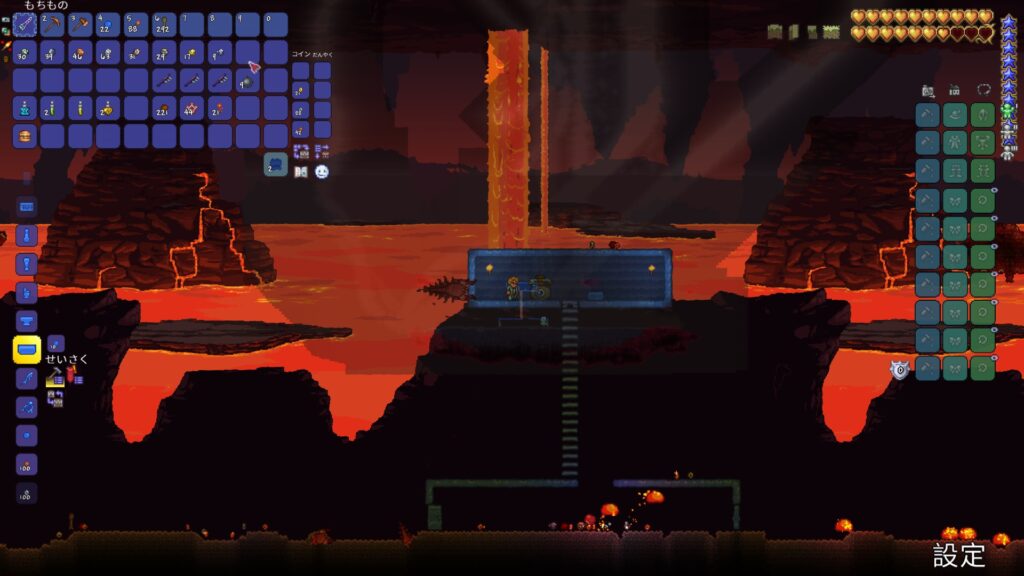
Task: Select the stack of 292 in slot 6
Action: click(164, 24)
